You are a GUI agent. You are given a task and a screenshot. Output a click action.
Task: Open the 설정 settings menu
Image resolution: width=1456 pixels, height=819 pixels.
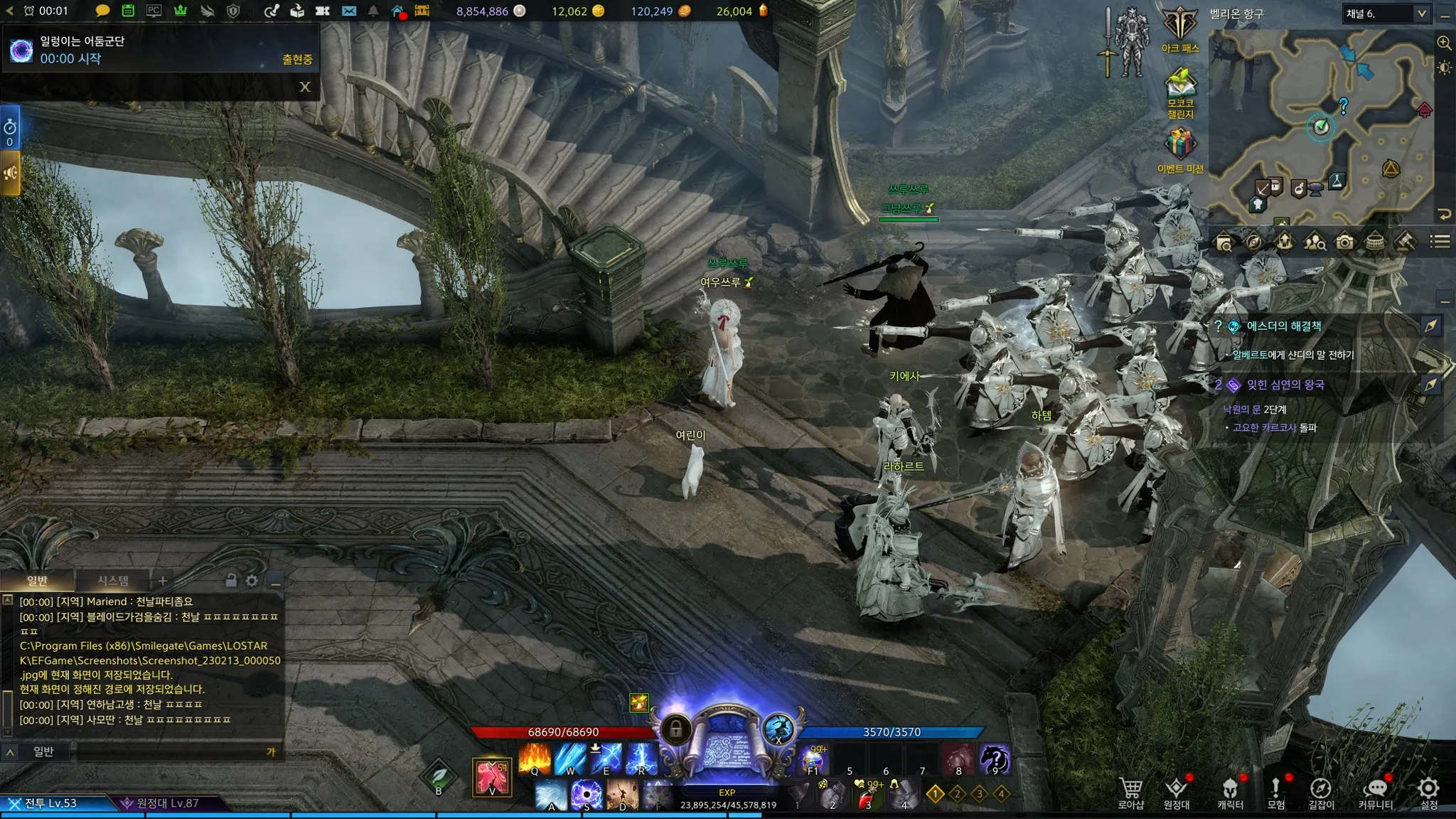[1428, 792]
